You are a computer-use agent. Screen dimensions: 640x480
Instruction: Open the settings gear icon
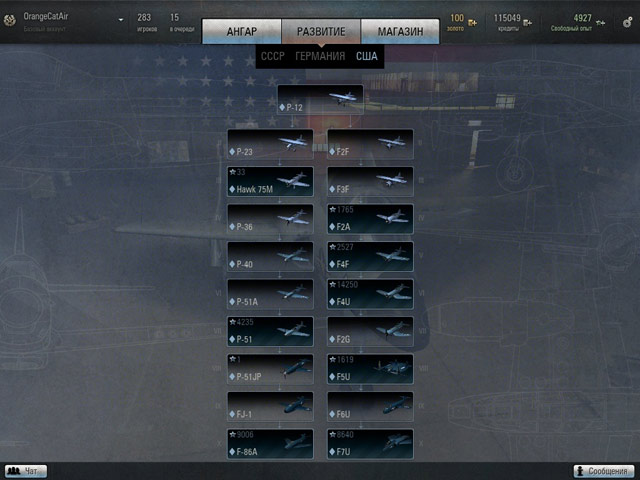pyautogui.click(x=626, y=21)
